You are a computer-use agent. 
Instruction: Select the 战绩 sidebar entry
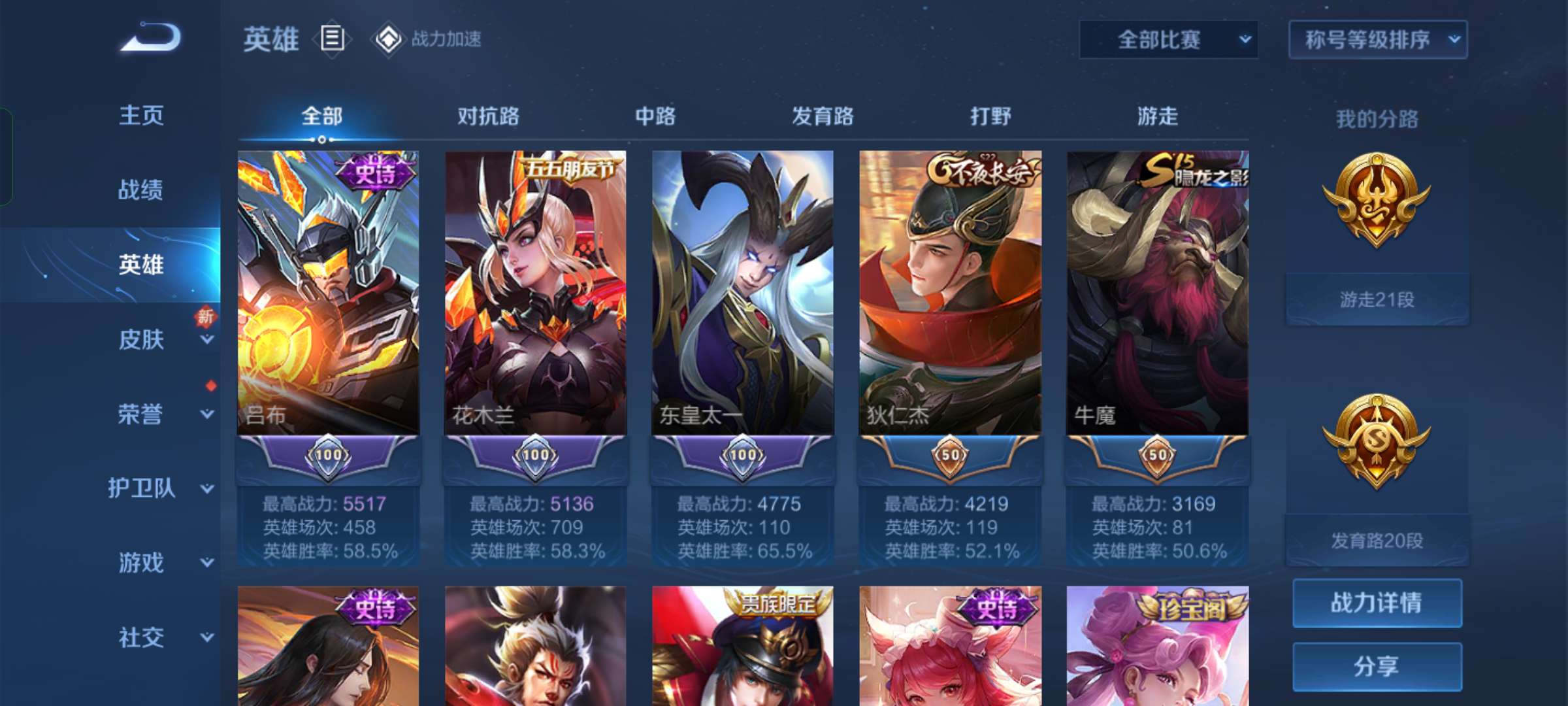tap(139, 190)
